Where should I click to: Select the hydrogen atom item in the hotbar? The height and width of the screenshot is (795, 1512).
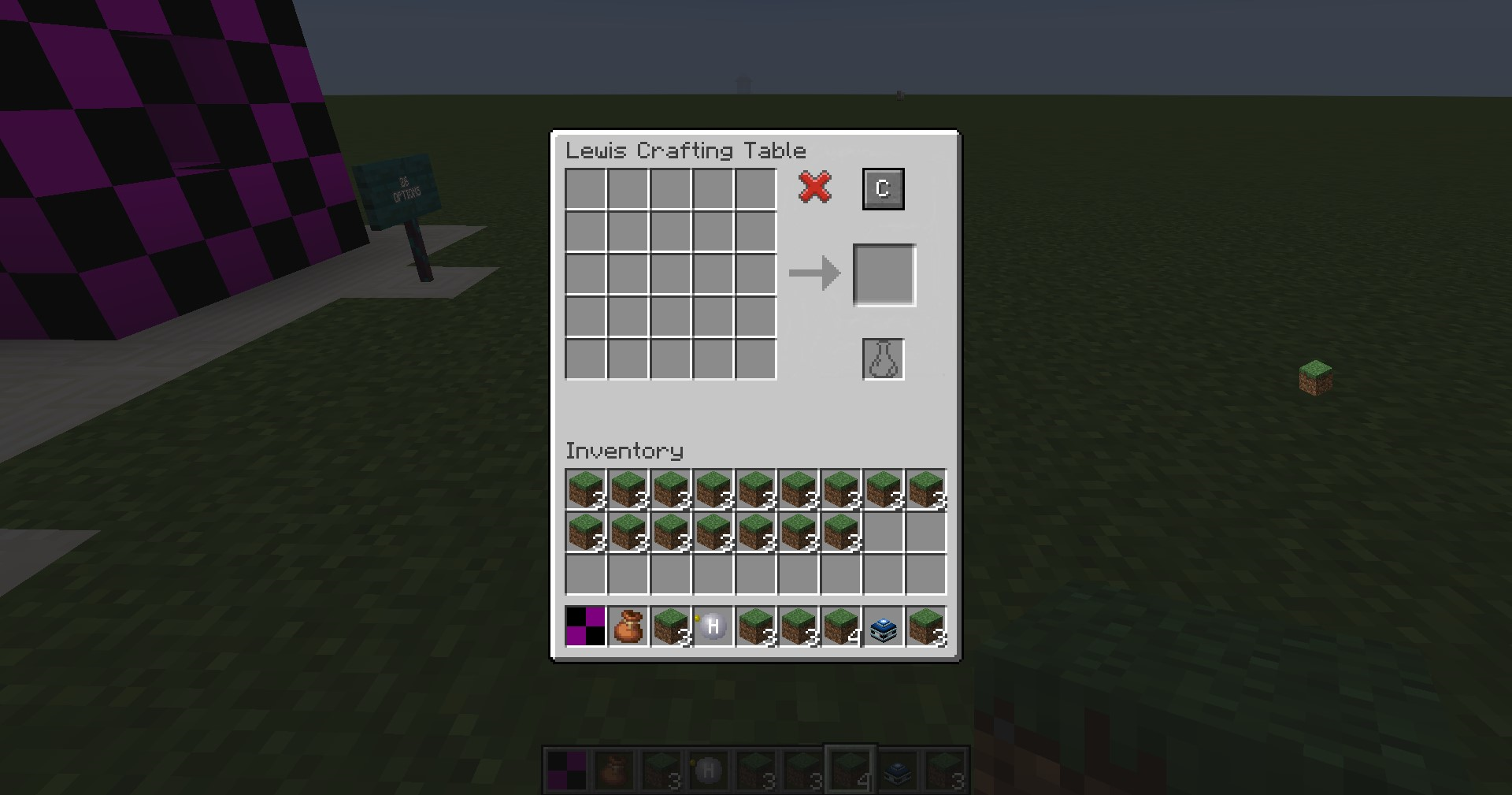pos(711,626)
